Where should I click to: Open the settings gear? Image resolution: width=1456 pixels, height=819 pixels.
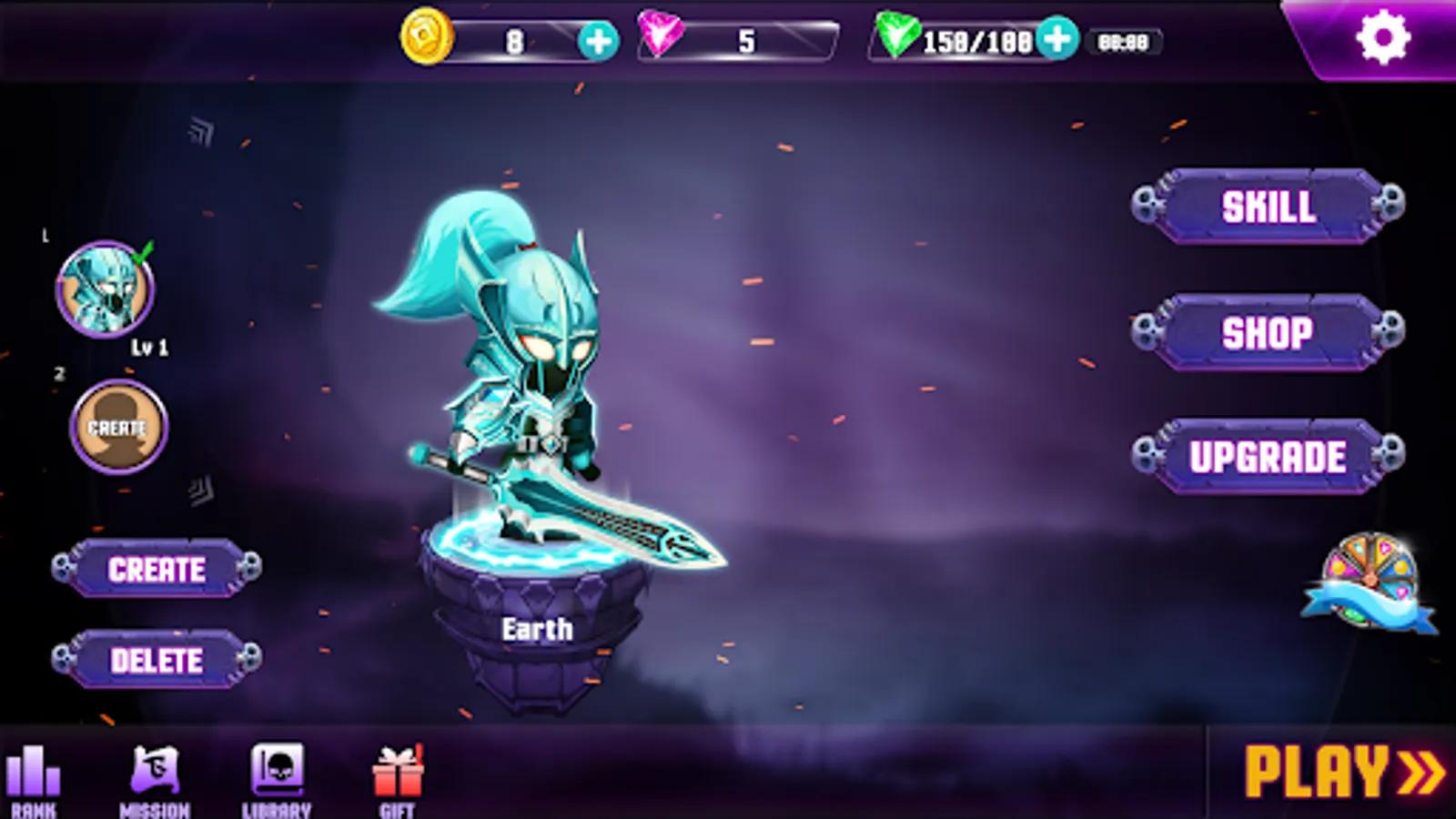click(x=1385, y=35)
